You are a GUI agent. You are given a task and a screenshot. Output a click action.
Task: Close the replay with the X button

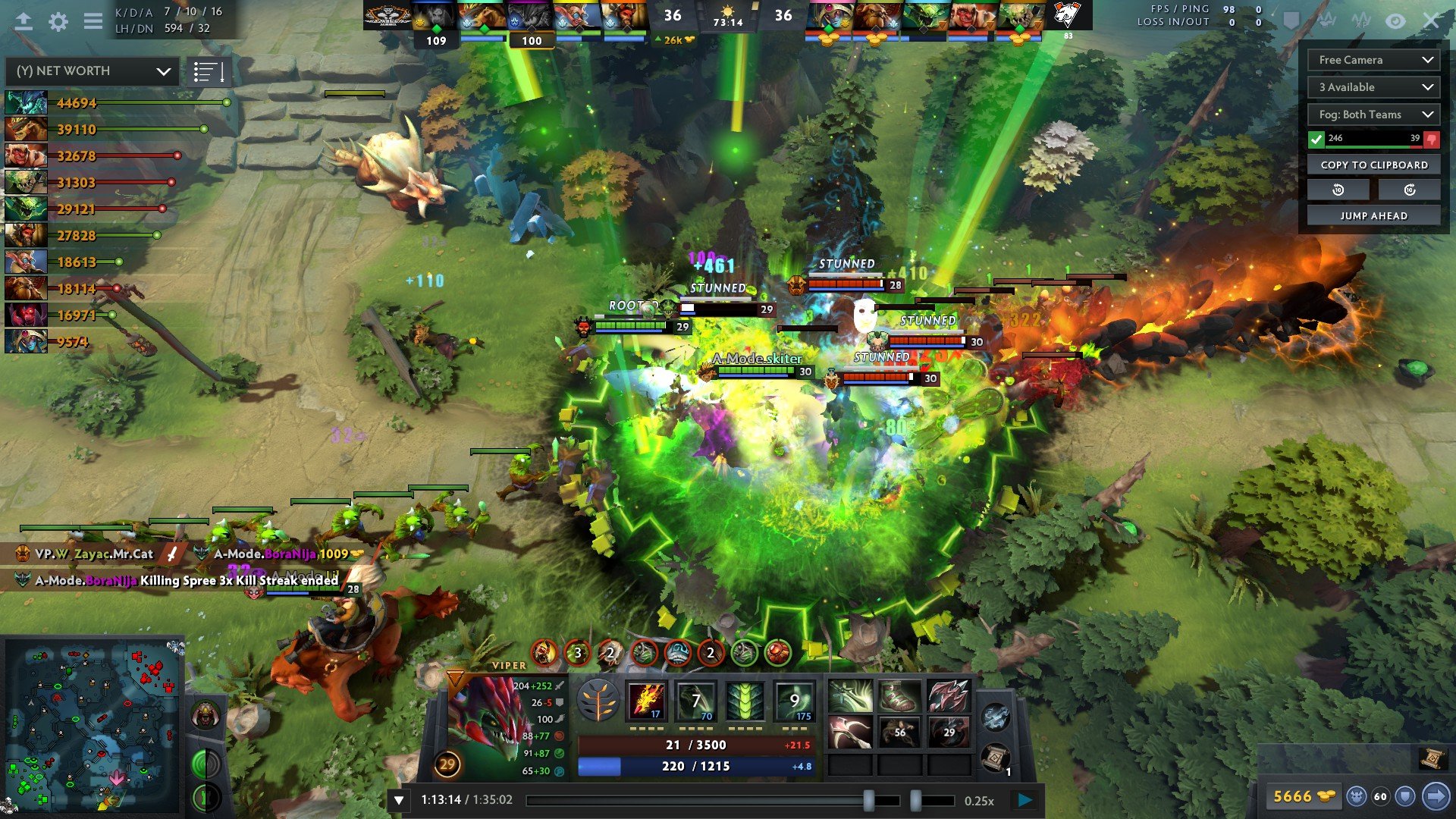[1430, 21]
